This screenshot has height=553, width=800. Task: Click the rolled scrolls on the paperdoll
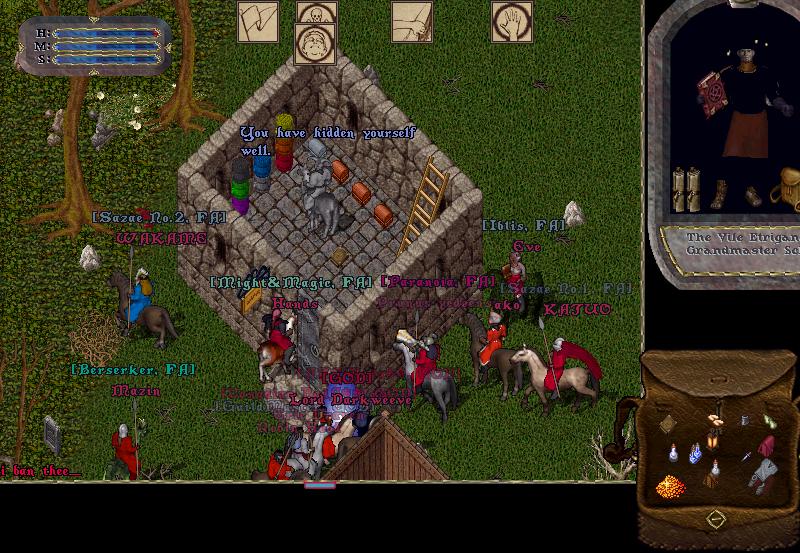click(686, 188)
